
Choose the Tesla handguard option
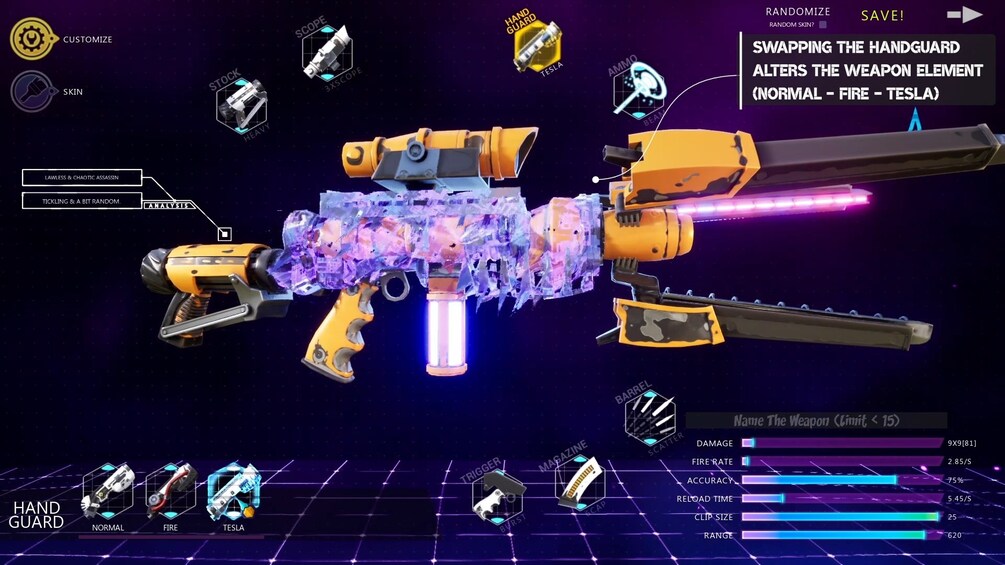[x=233, y=492]
